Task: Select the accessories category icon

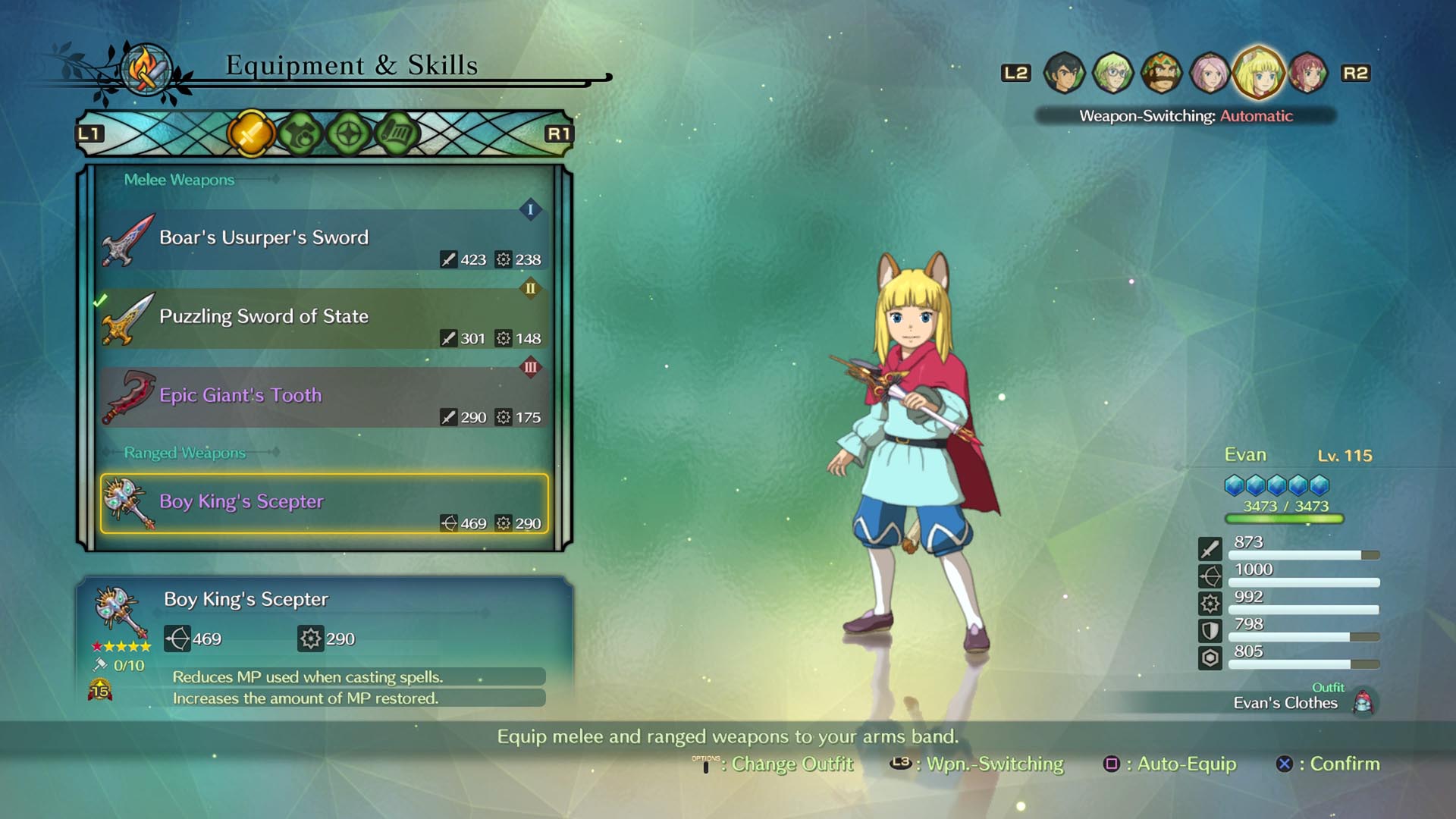Action: (349, 130)
